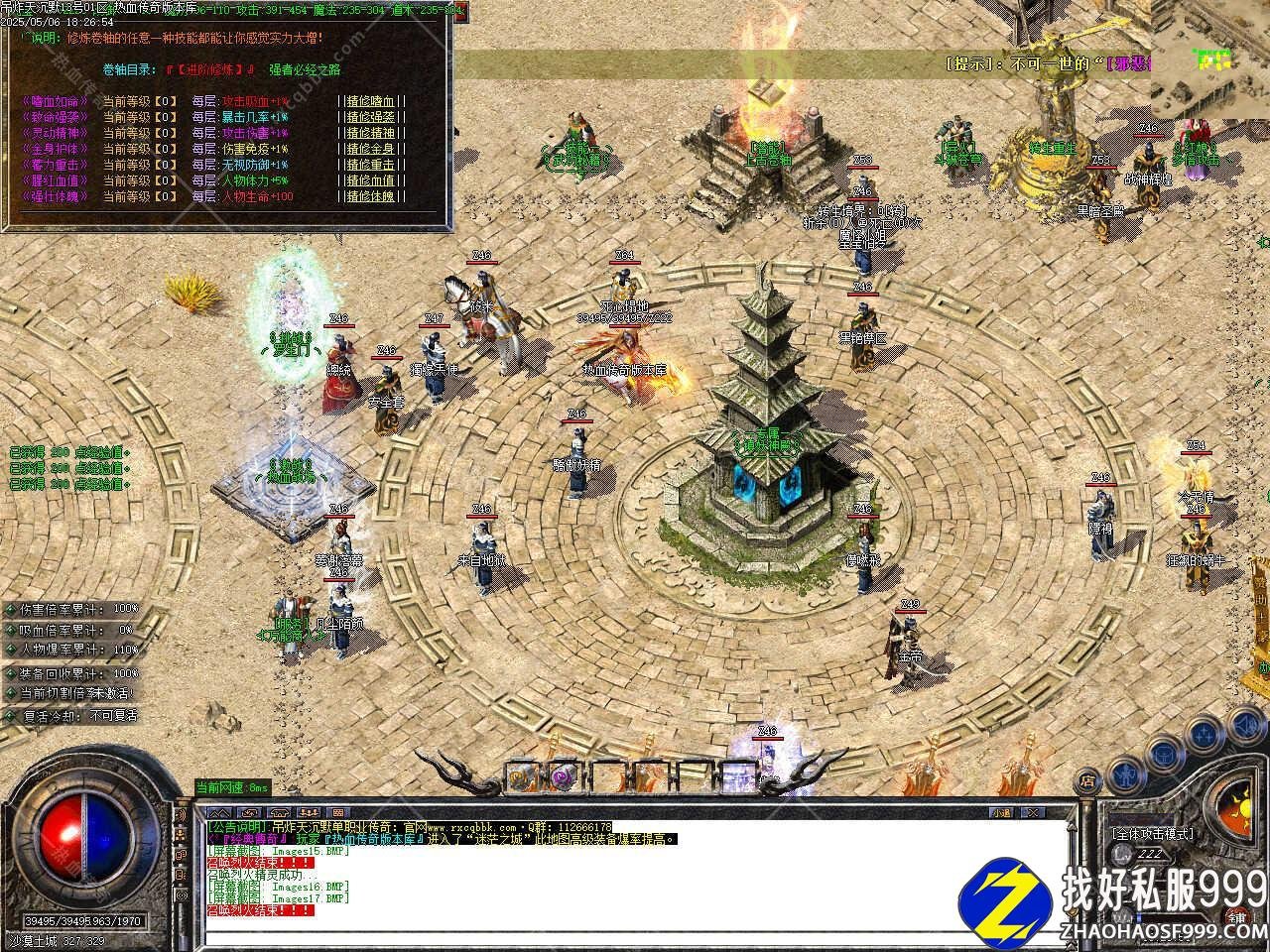Image resolution: width=1270 pixels, height=952 pixels.
Task: Open the 店 shop button
Action: click(1088, 779)
